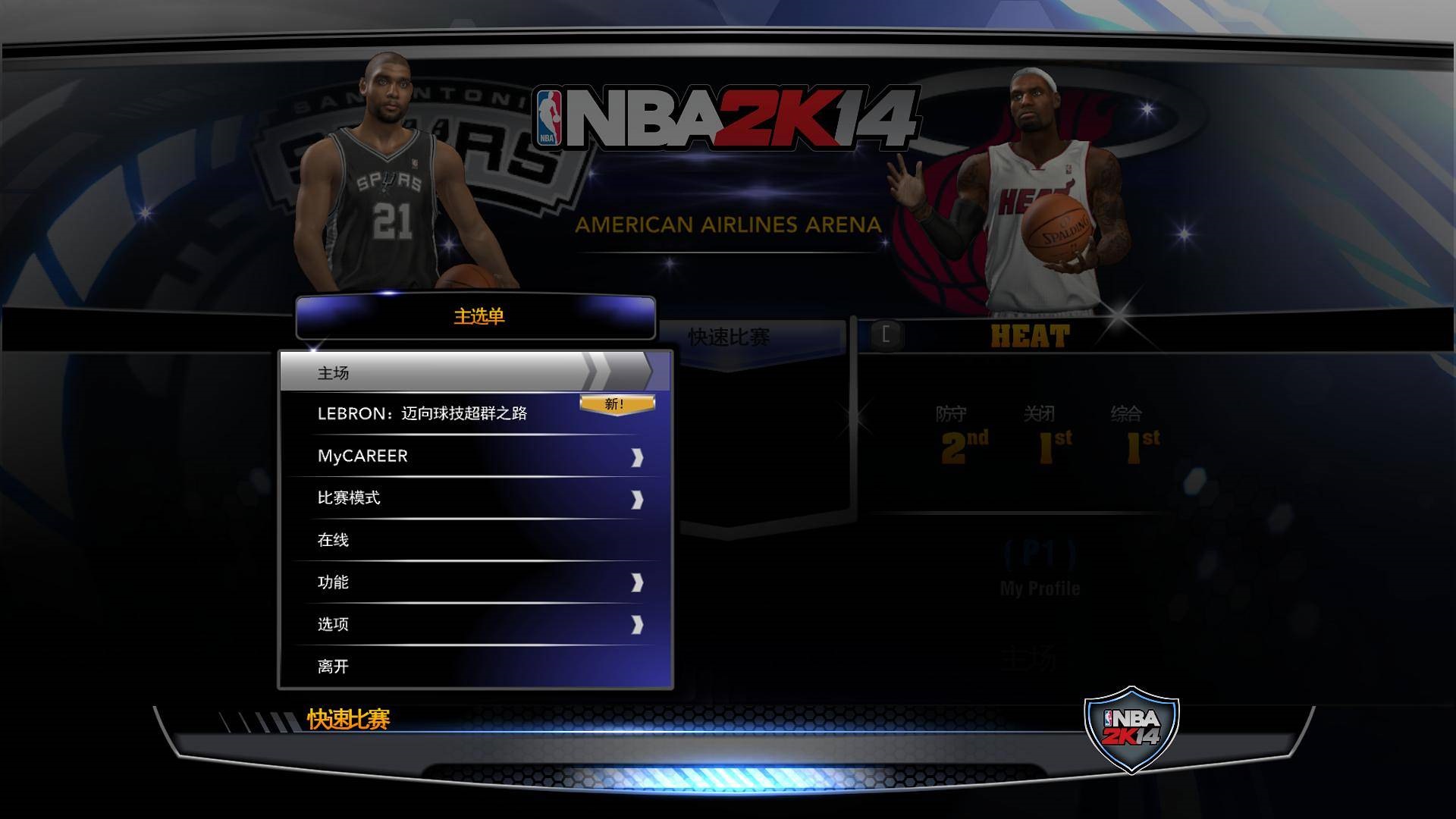Click the gold 新! badge on LEBRON mode
The image size is (1456, 819).
(x=616, y=404)
